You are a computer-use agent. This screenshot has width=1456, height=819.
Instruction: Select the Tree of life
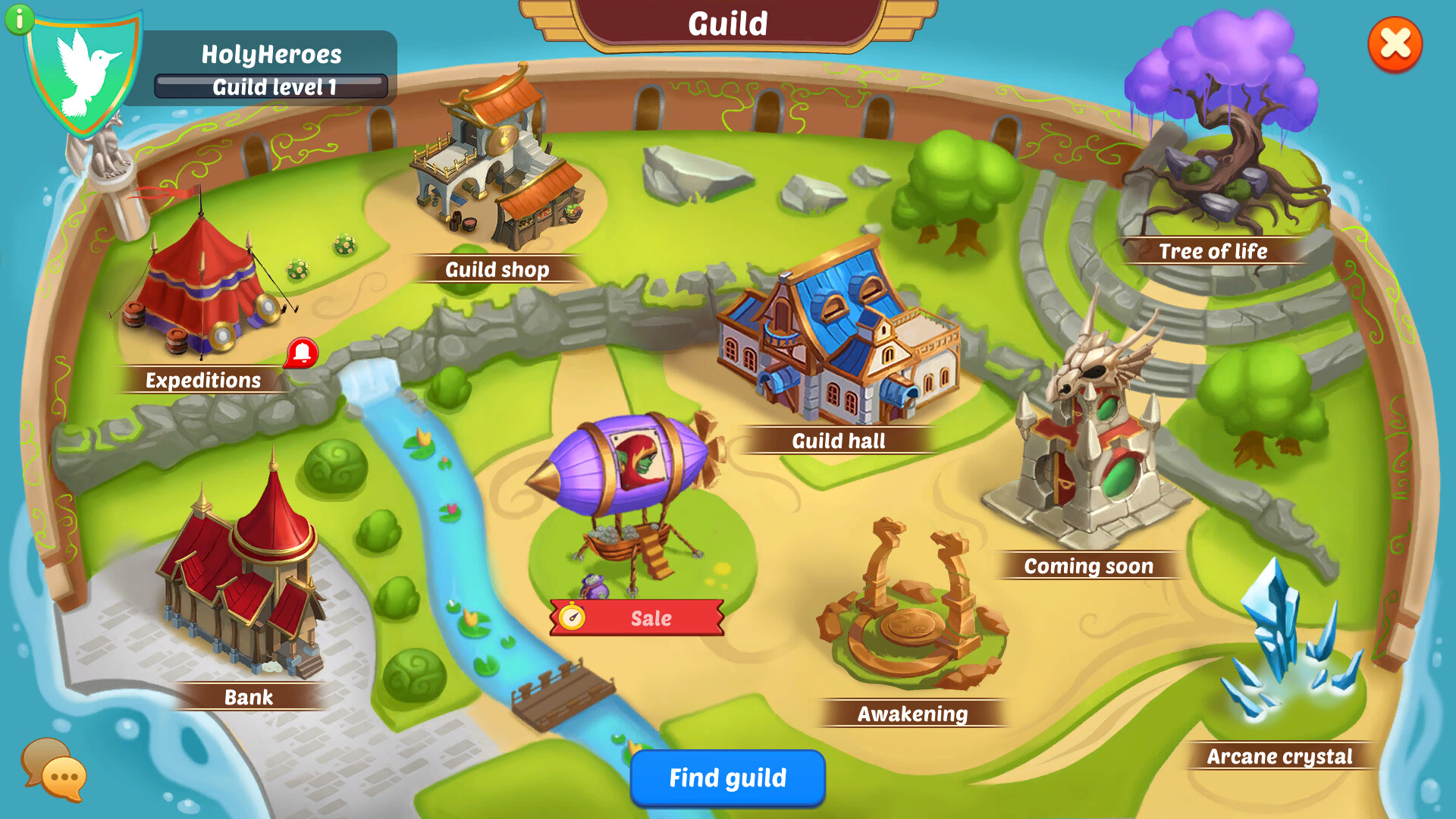1228,136
